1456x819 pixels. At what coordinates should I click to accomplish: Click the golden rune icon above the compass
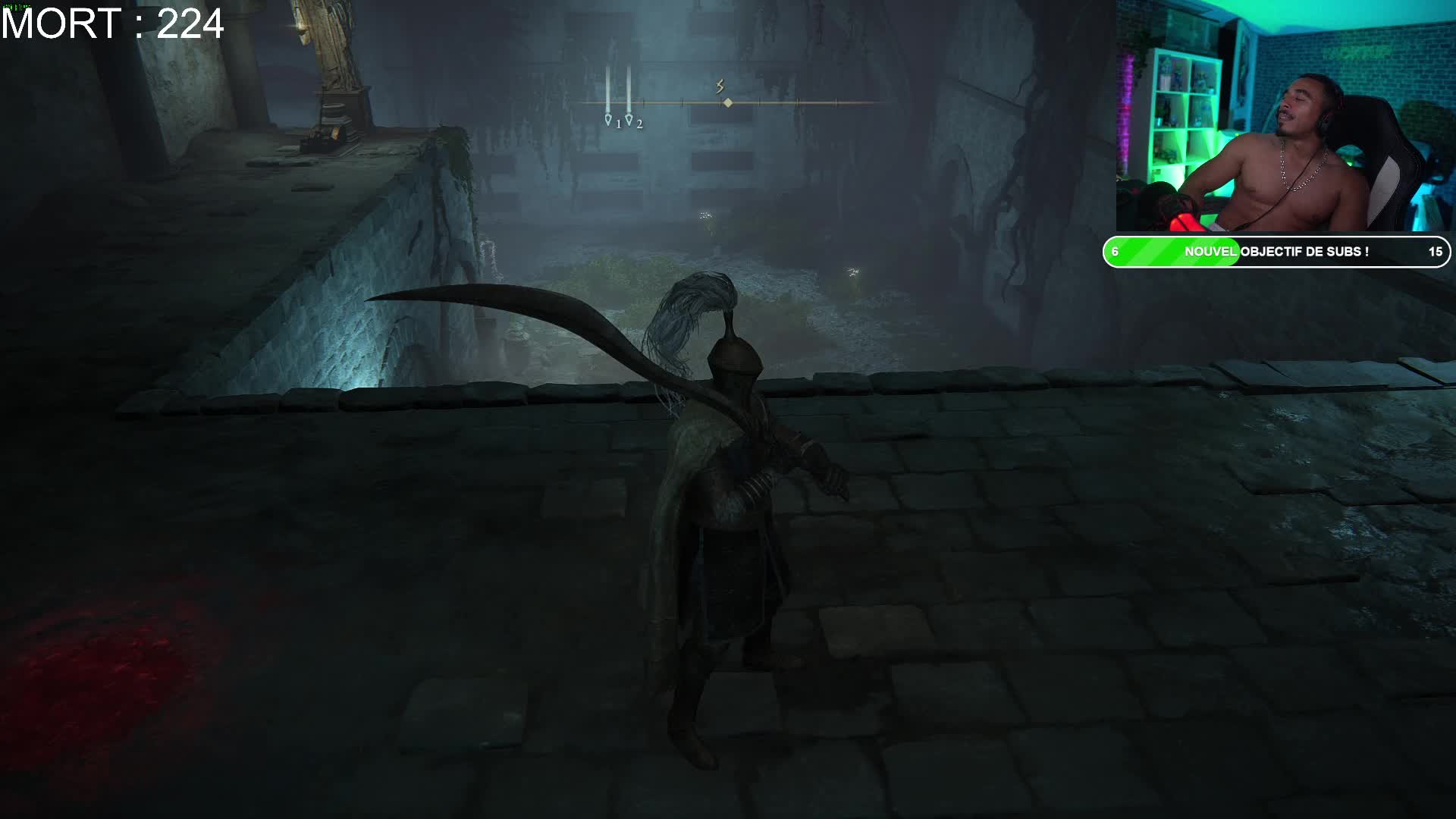(x=720, y=86)
